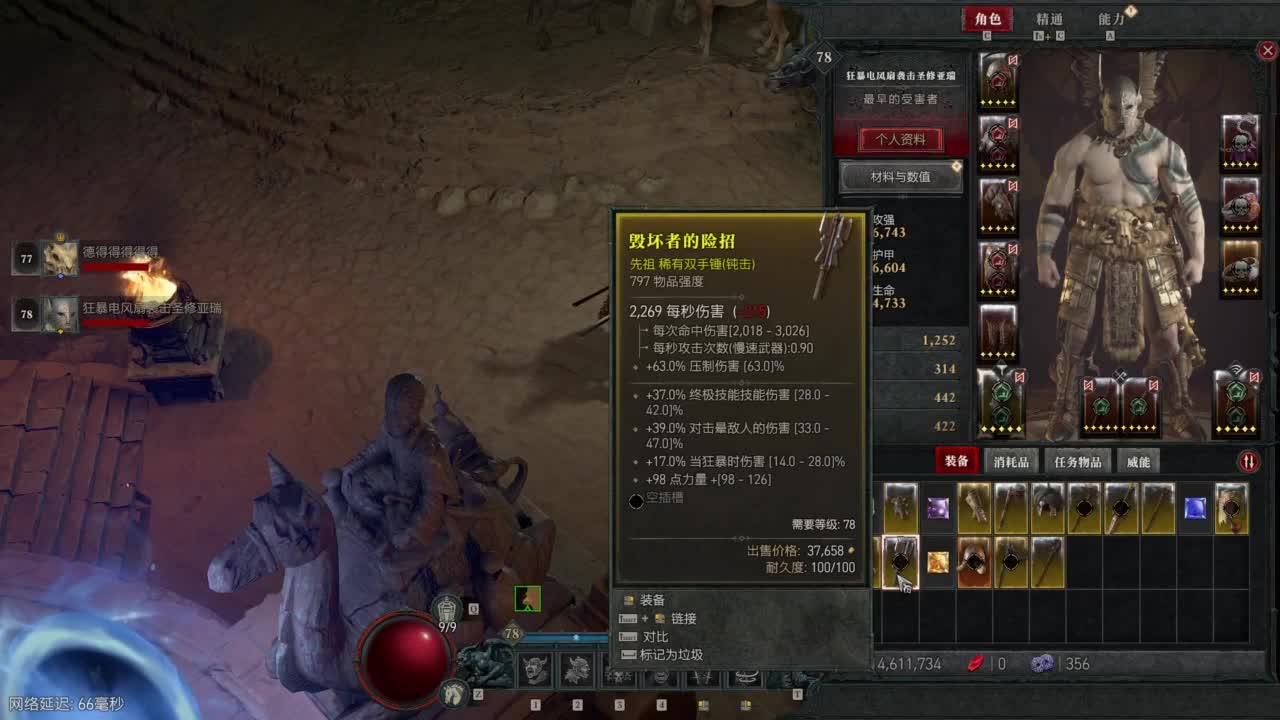Open the 精通 mastery tab at top

click(1051, 19)
